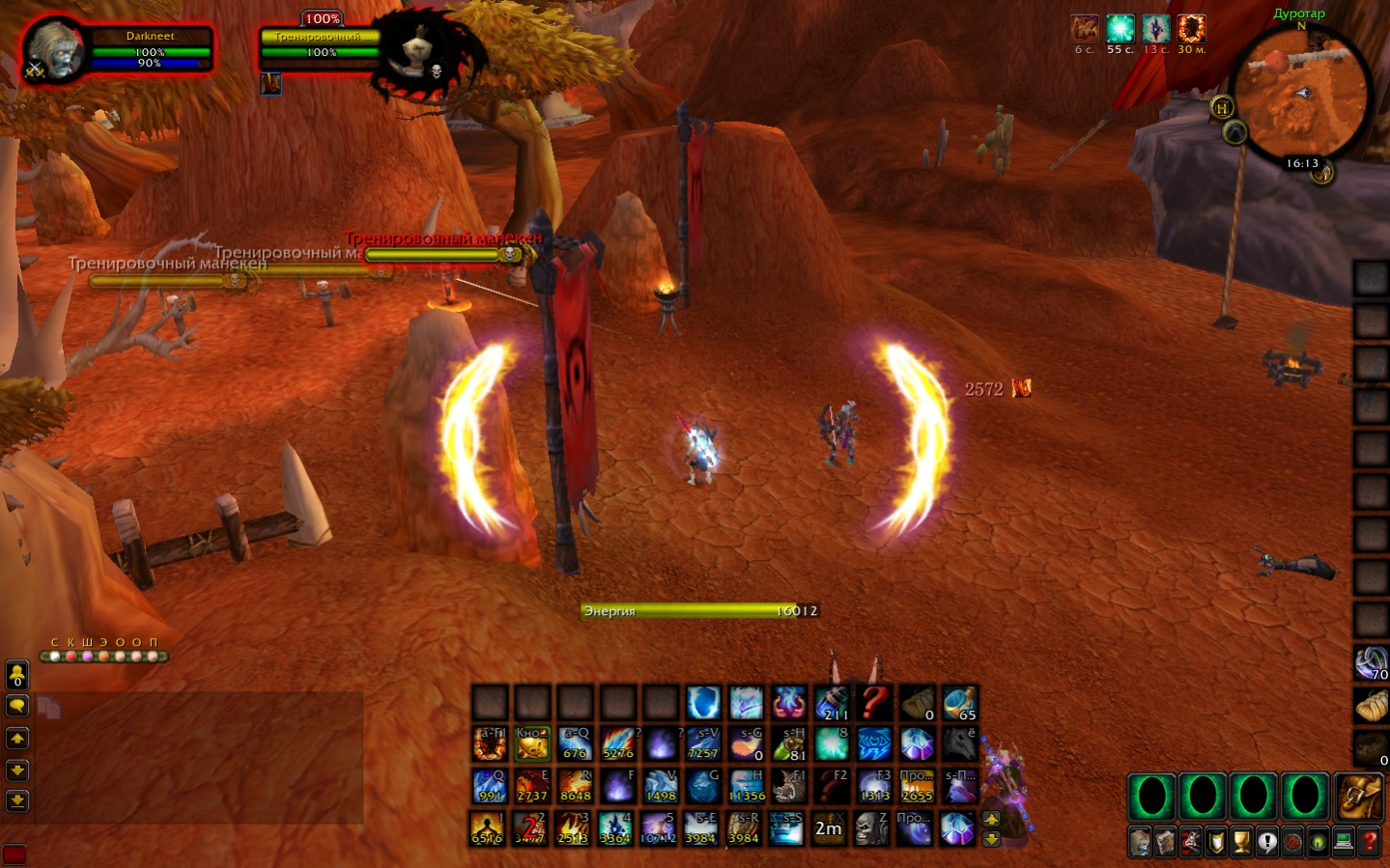Open the game menu computer button
The image size is (1390, 868).
click(1344, 843)
